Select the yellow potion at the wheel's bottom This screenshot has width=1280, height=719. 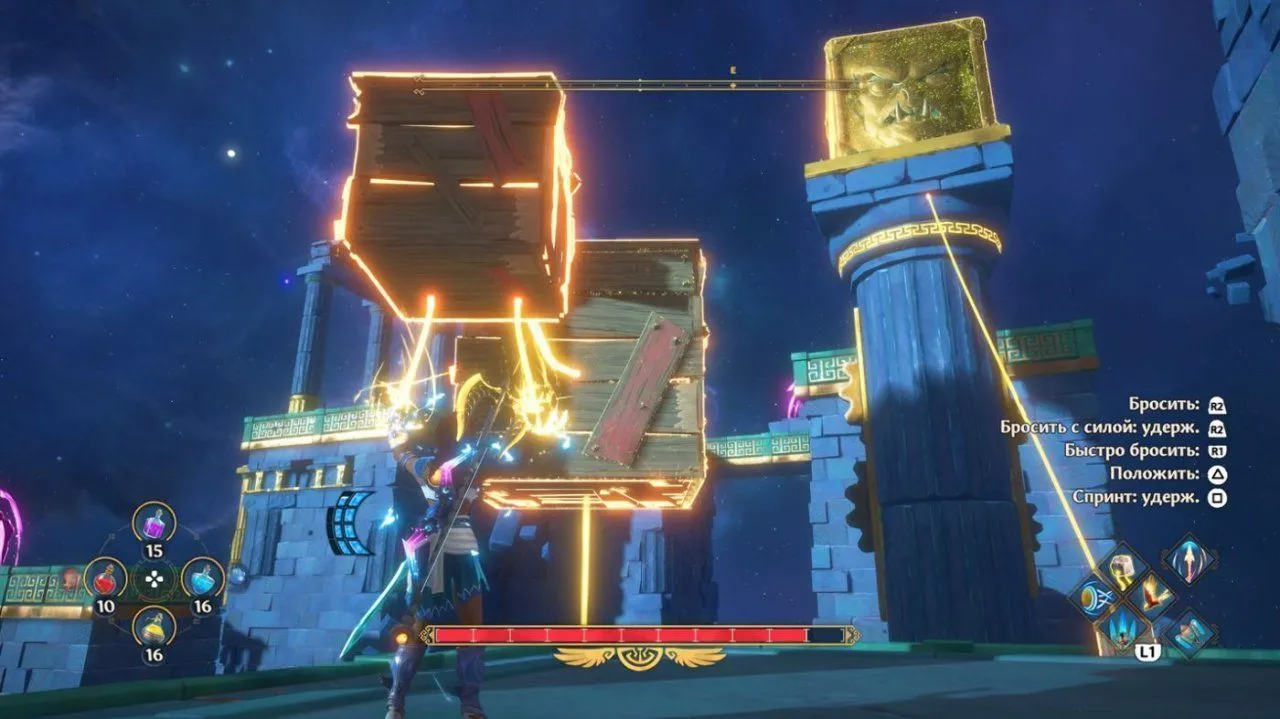point(154,627)
